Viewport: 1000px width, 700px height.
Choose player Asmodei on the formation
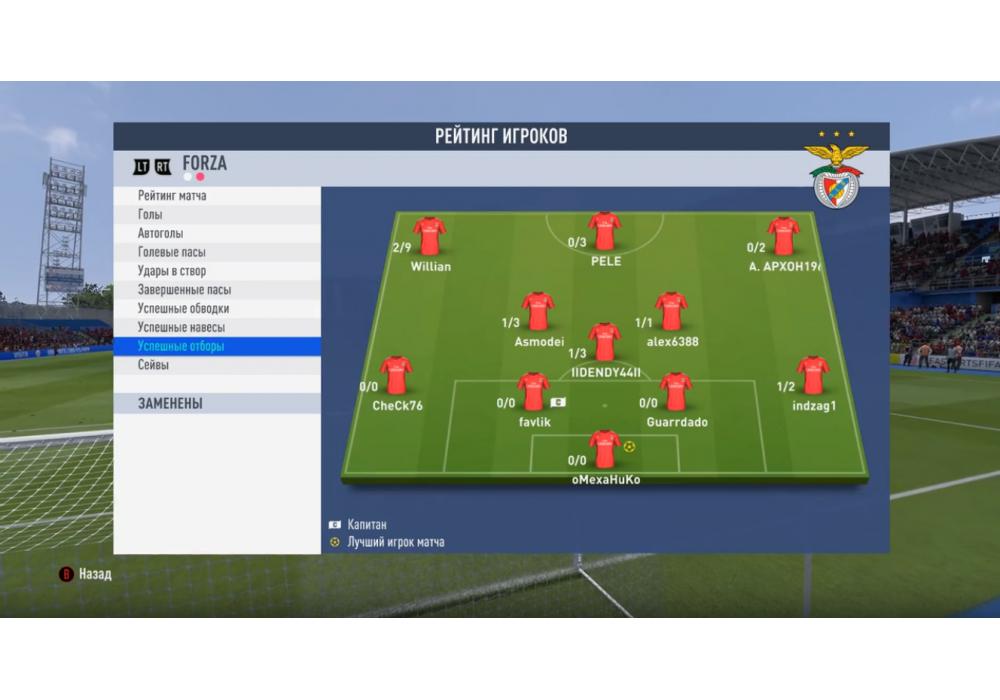pos(538,311)
